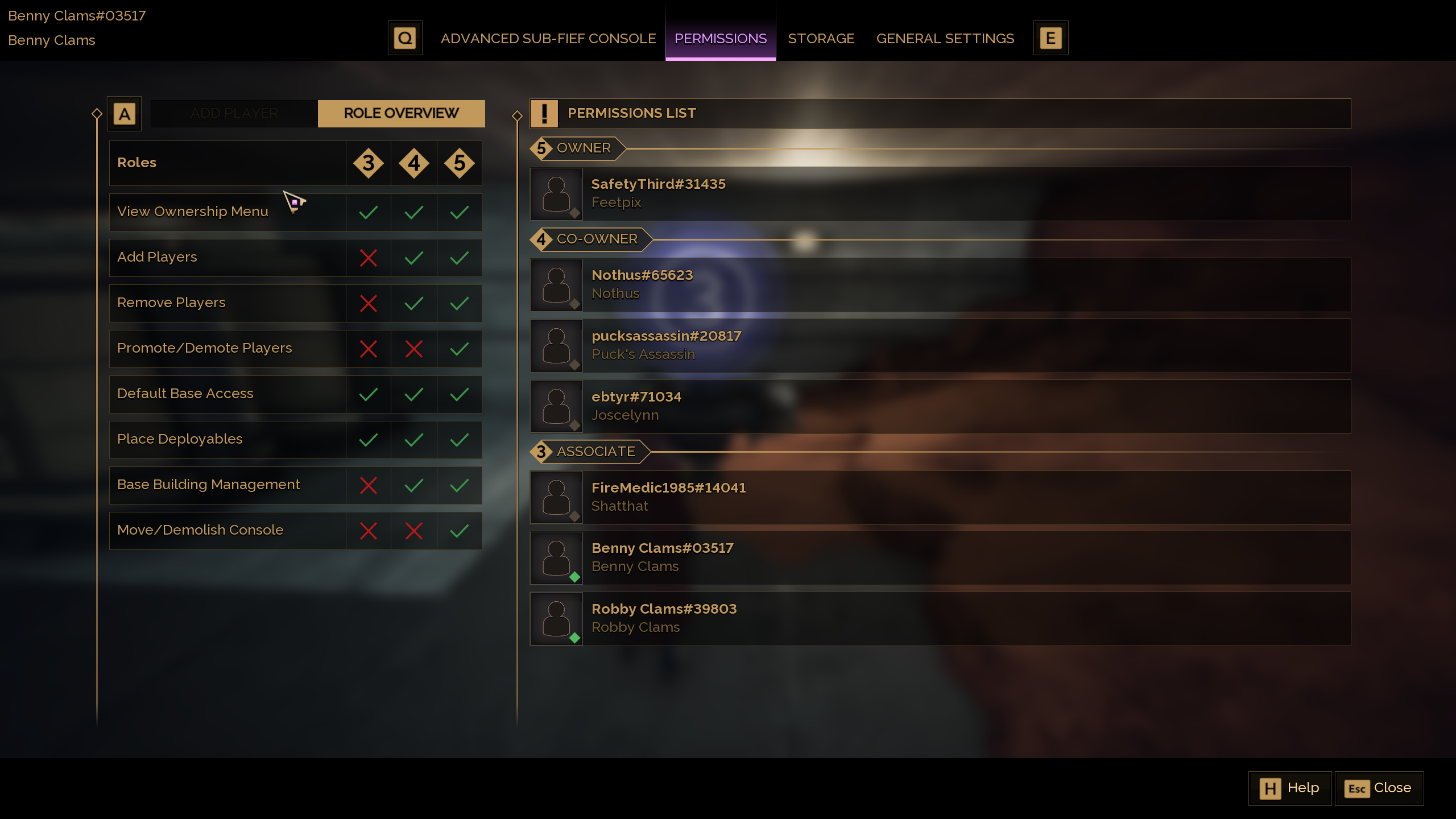Open the Advanced Sub-Fief Console tab
Image resolution: width=1456 pixels, height=819 pixels.
548,39
